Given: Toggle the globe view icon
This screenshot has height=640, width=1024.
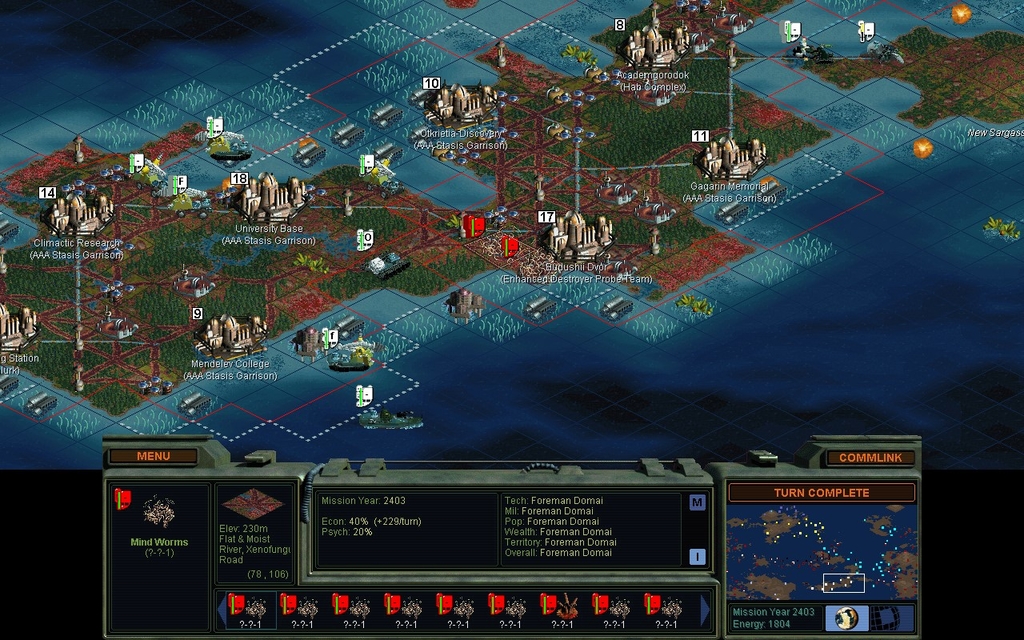Looking at the screenshot, I should click(846, 618).
